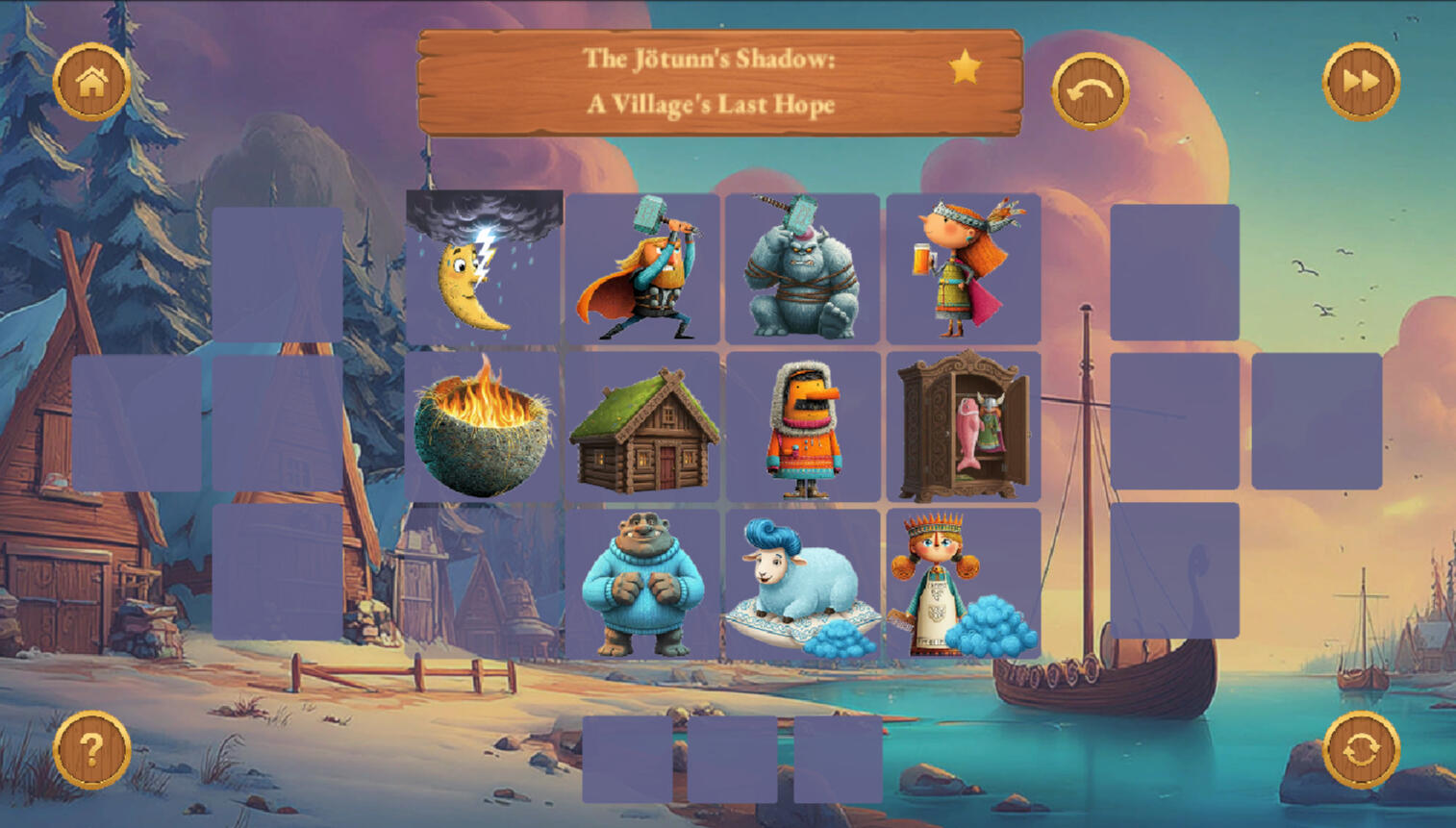This screenshot has height=828, width=1456.
Task: Choose the tied-up blue giant tile
Action: [803, 268]
